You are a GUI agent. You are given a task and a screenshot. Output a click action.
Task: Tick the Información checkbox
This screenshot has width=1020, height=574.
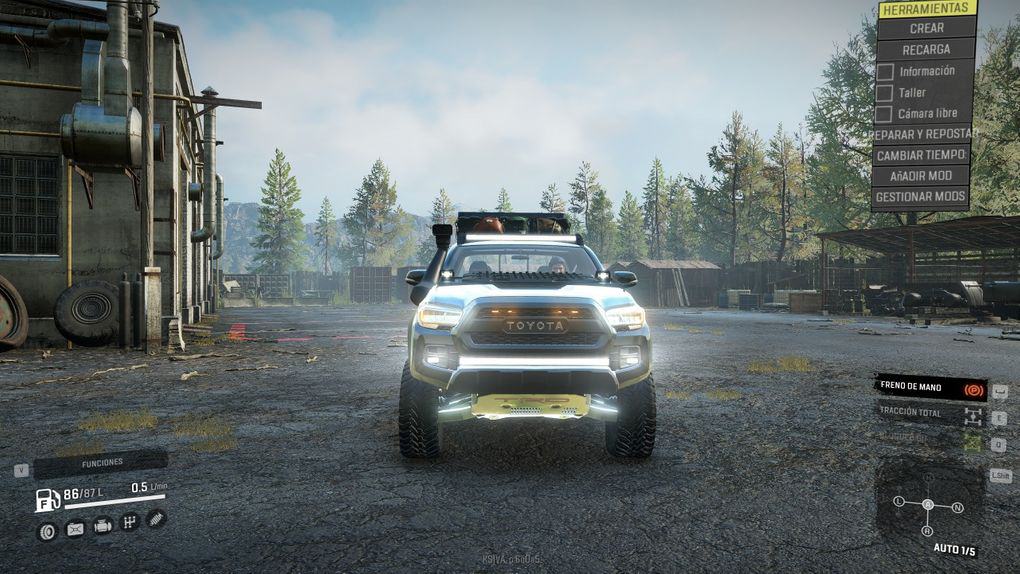coord(885,71)
